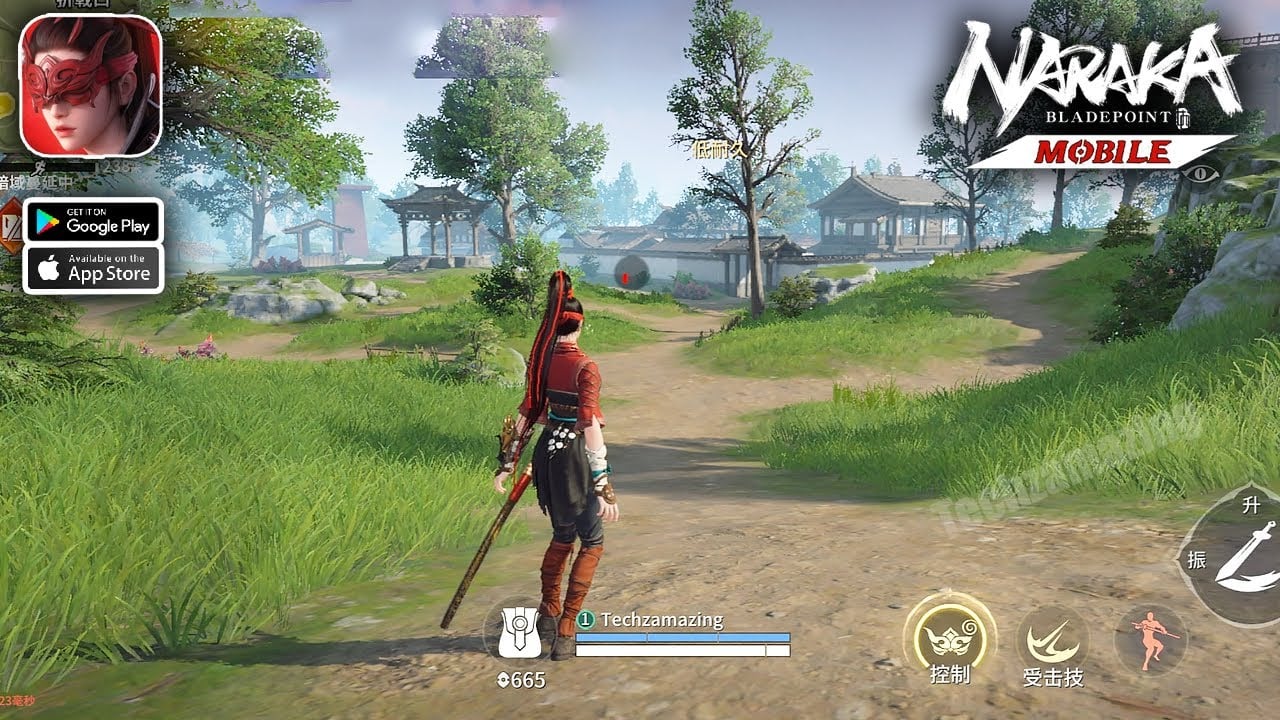Tap the green level 1 badge beside Techzamazing
This screenshot has height=720, width=1280.
click(x=587, y=619)
